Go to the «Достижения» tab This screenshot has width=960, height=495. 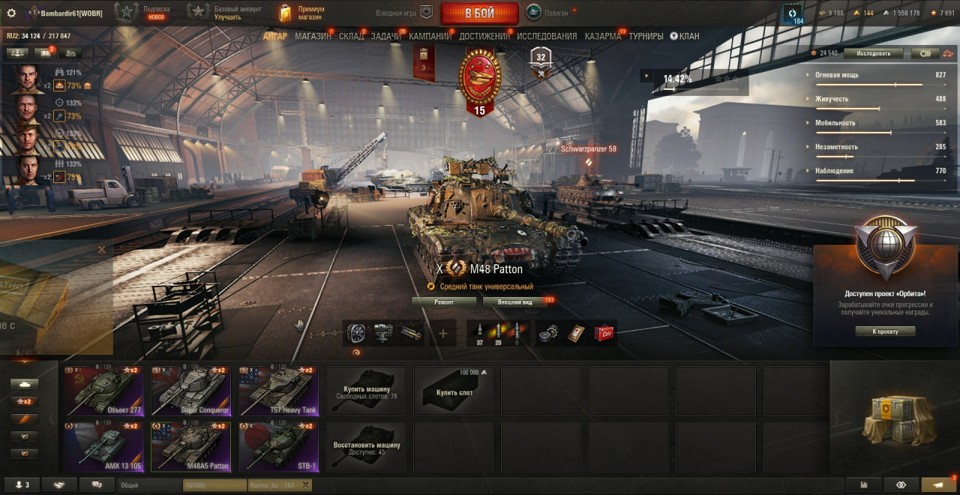click(x=483, y=36)
